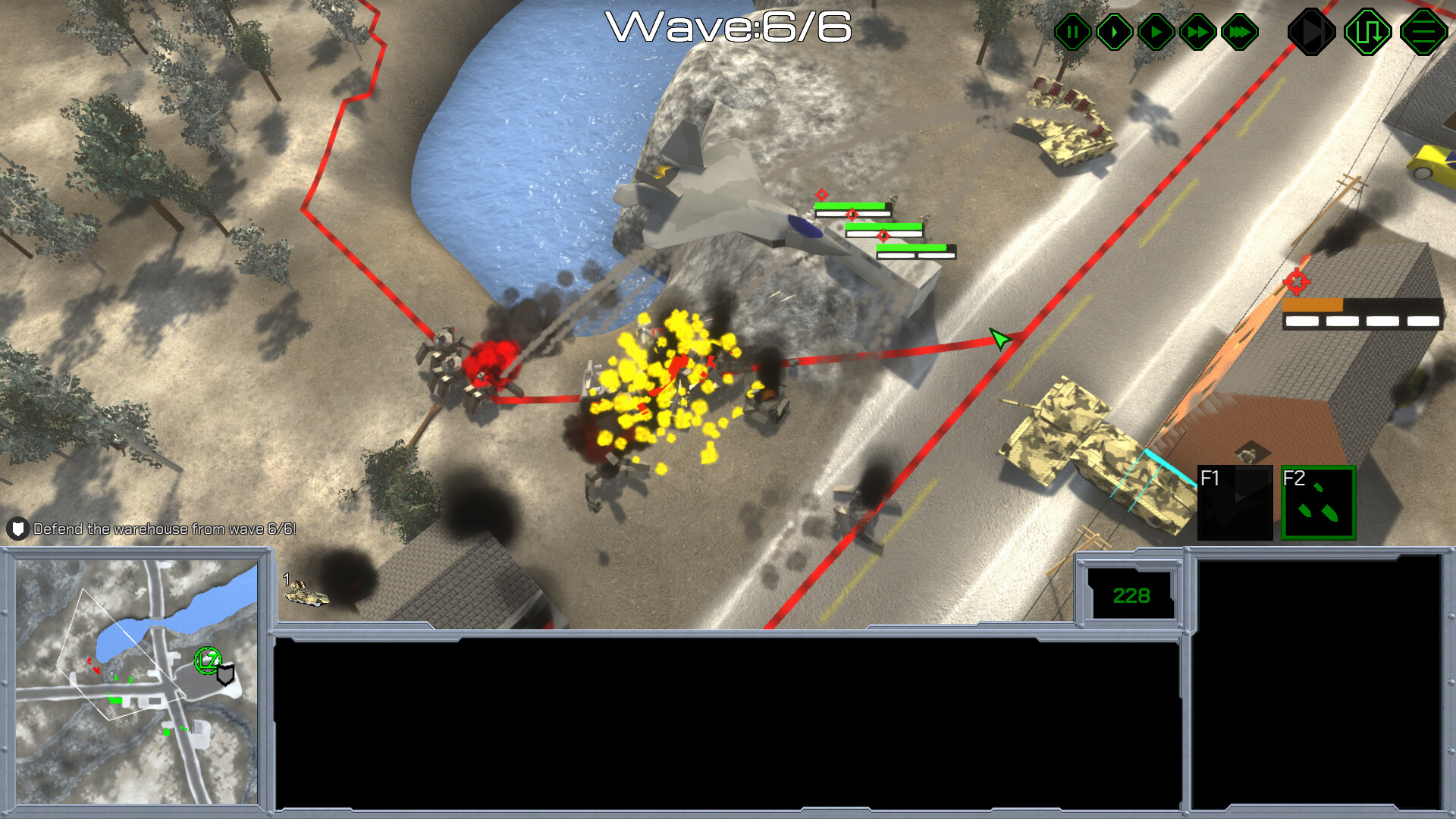Select the maximum triple-arrow speed icon
This screenshot has width=1456, height=819.
click(1238, 31)
